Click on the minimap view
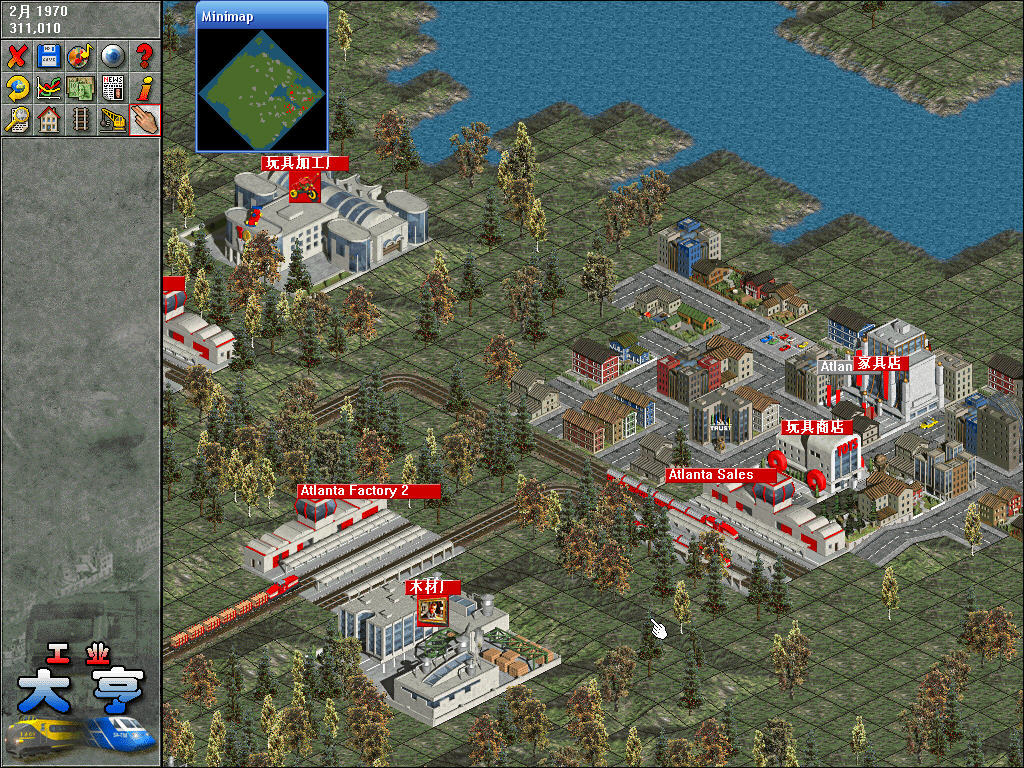This screenshot has height=768, width=1024. click(262, 88)
